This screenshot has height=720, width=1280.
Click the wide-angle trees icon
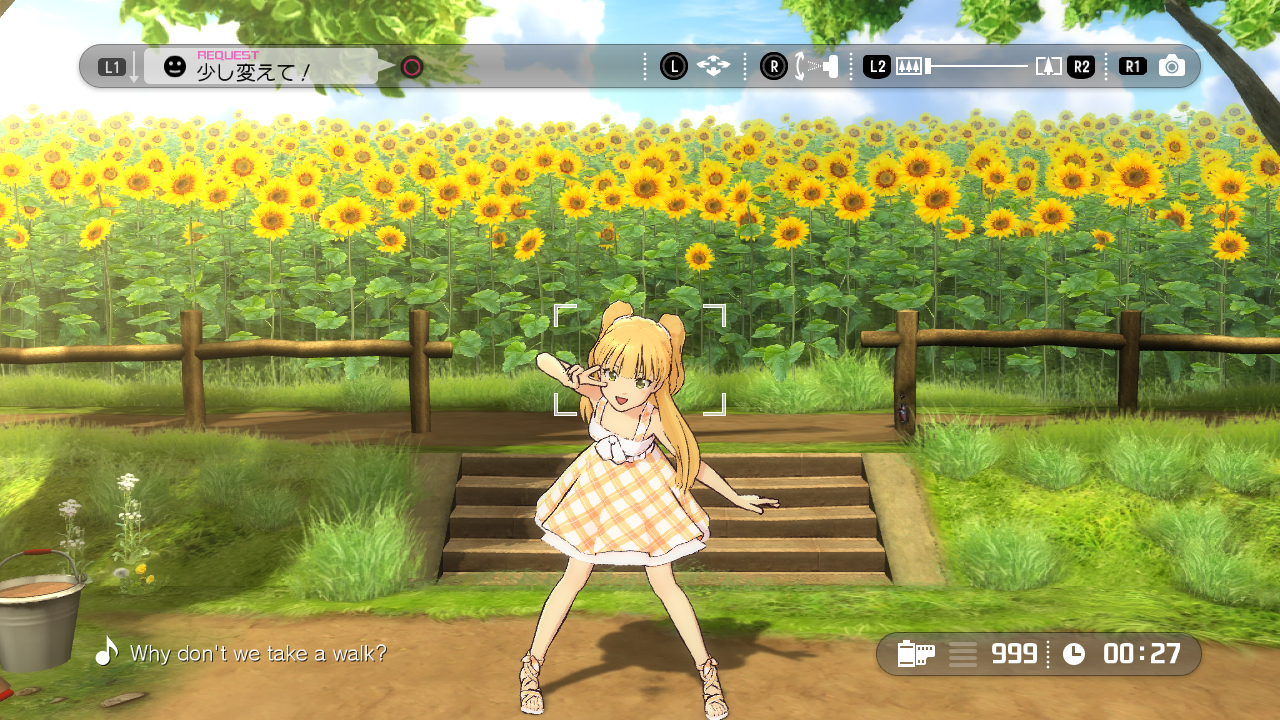coord(908,67)
